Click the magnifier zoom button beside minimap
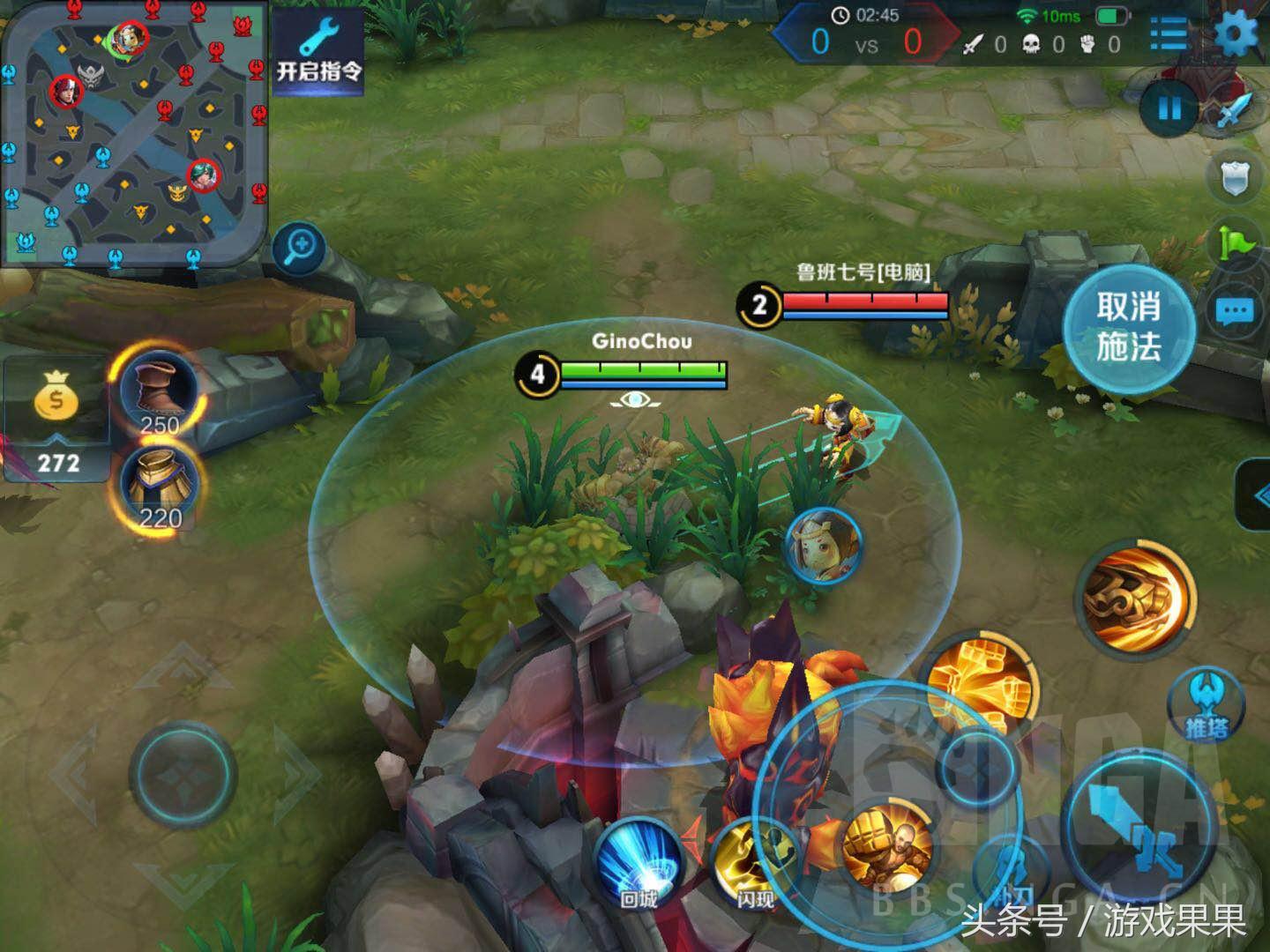The height and width of the screenshot is (952, 1270). [299, 246]
